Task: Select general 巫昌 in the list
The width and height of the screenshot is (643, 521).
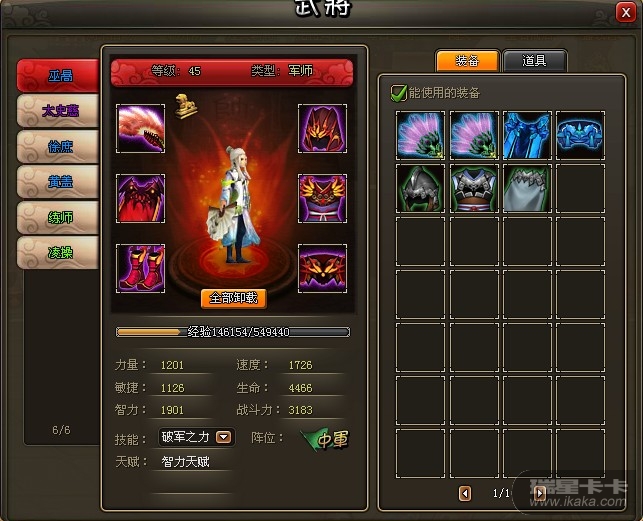Action: click(x=59, y=75)
